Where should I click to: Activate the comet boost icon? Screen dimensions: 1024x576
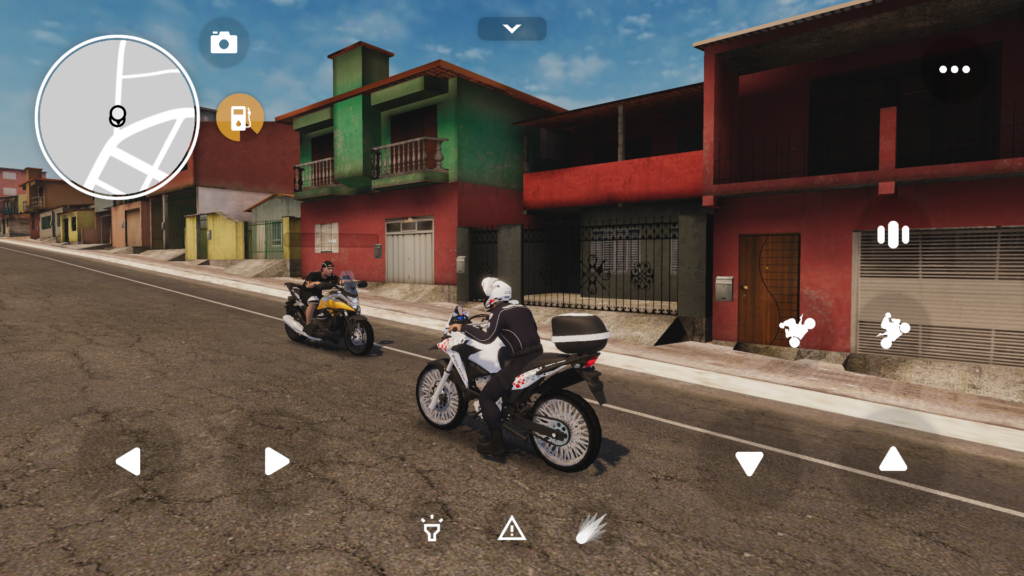point(590,528)
